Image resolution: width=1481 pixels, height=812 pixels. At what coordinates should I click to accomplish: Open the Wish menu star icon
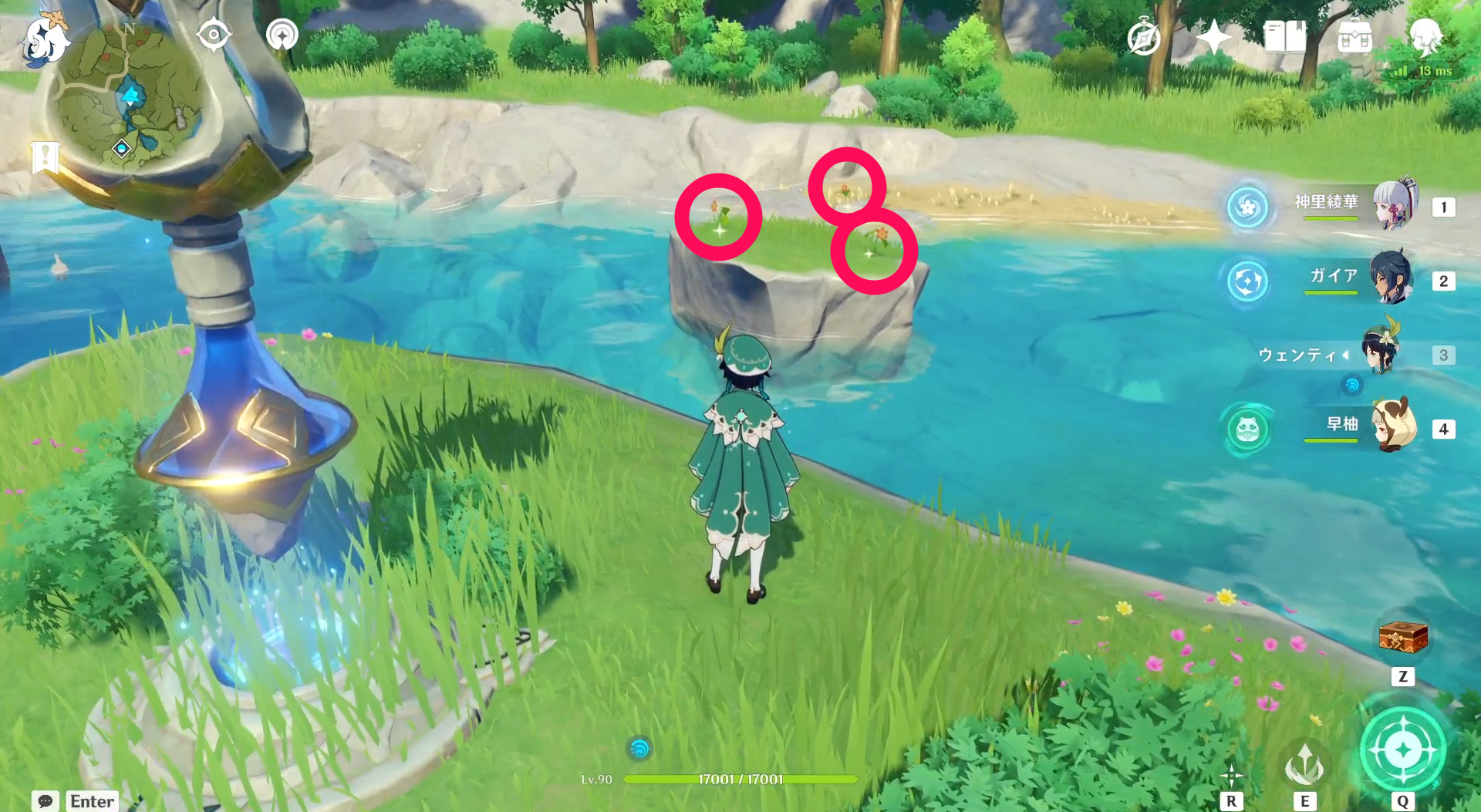coord(1213,36)
